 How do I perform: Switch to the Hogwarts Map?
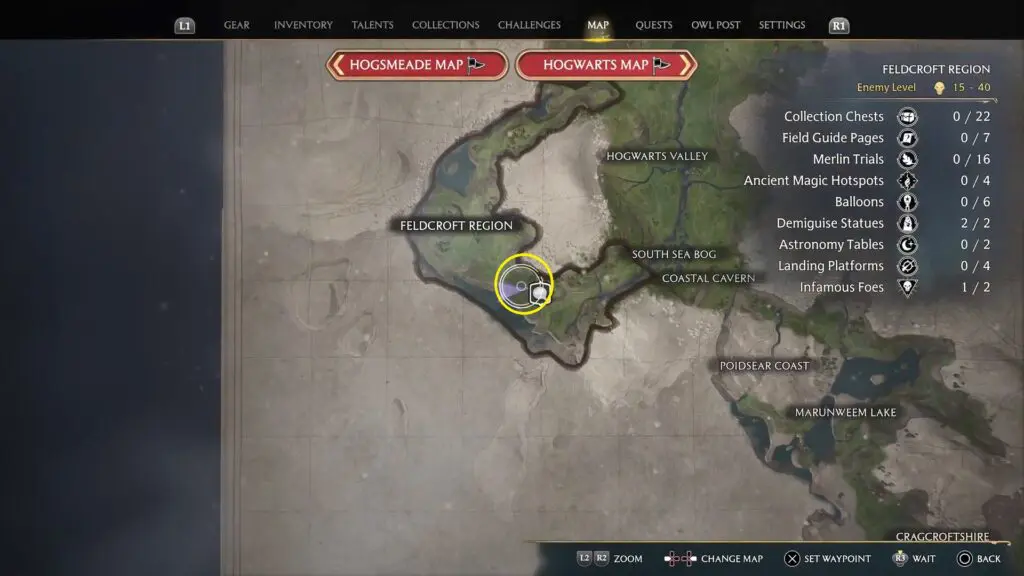click(x=606, y=65)
